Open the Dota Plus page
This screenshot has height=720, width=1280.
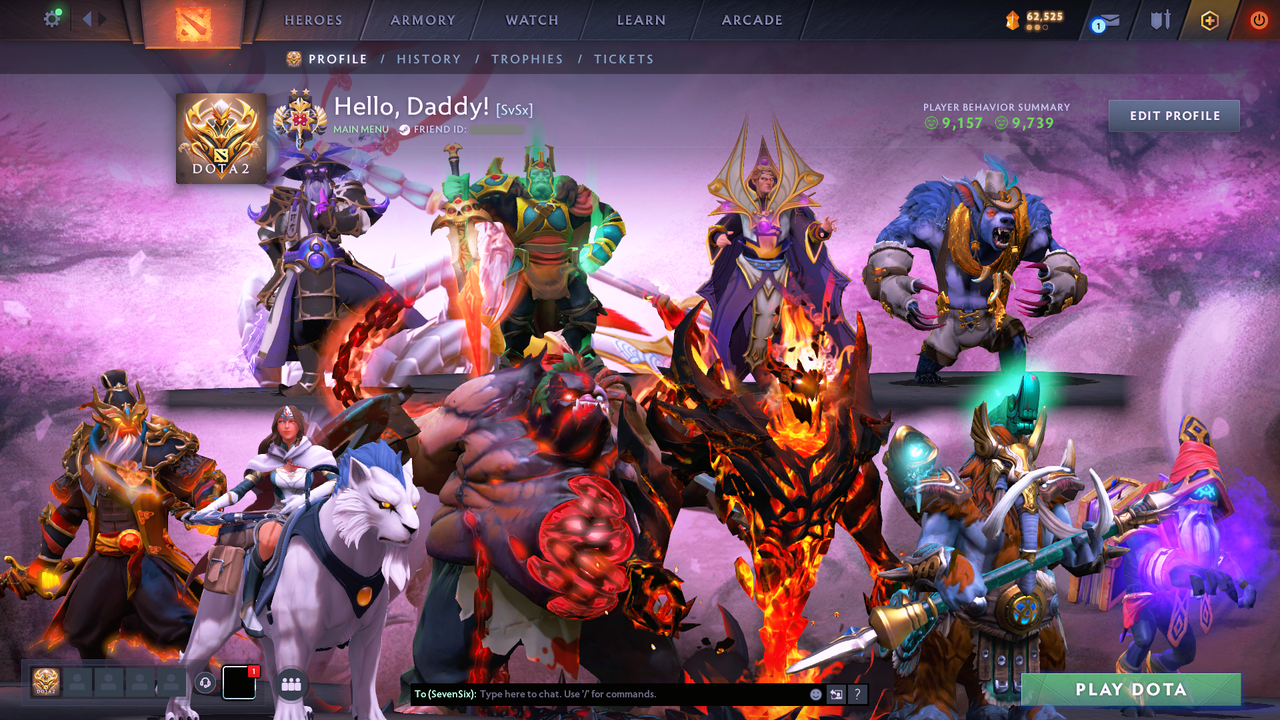(1210, 19)
